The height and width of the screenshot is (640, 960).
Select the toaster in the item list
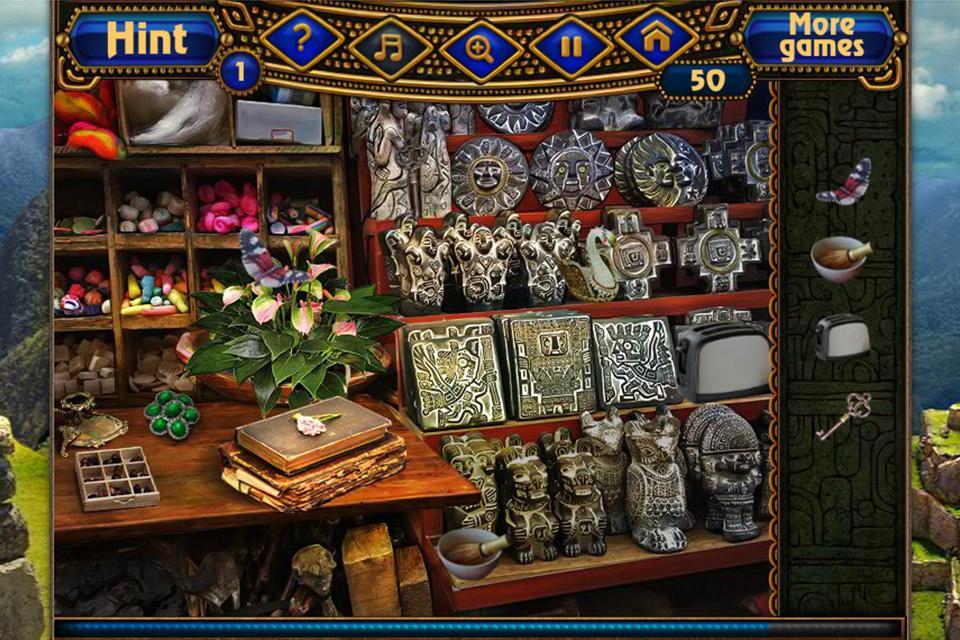pos(842,337)
